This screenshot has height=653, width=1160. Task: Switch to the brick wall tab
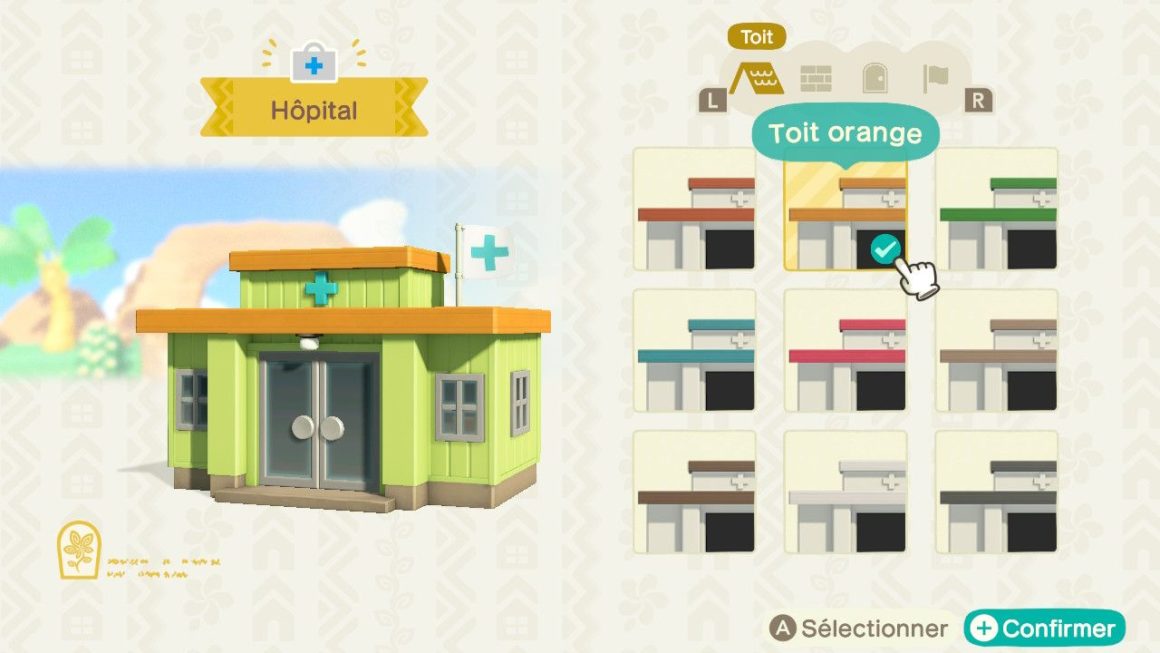[816, 78]
